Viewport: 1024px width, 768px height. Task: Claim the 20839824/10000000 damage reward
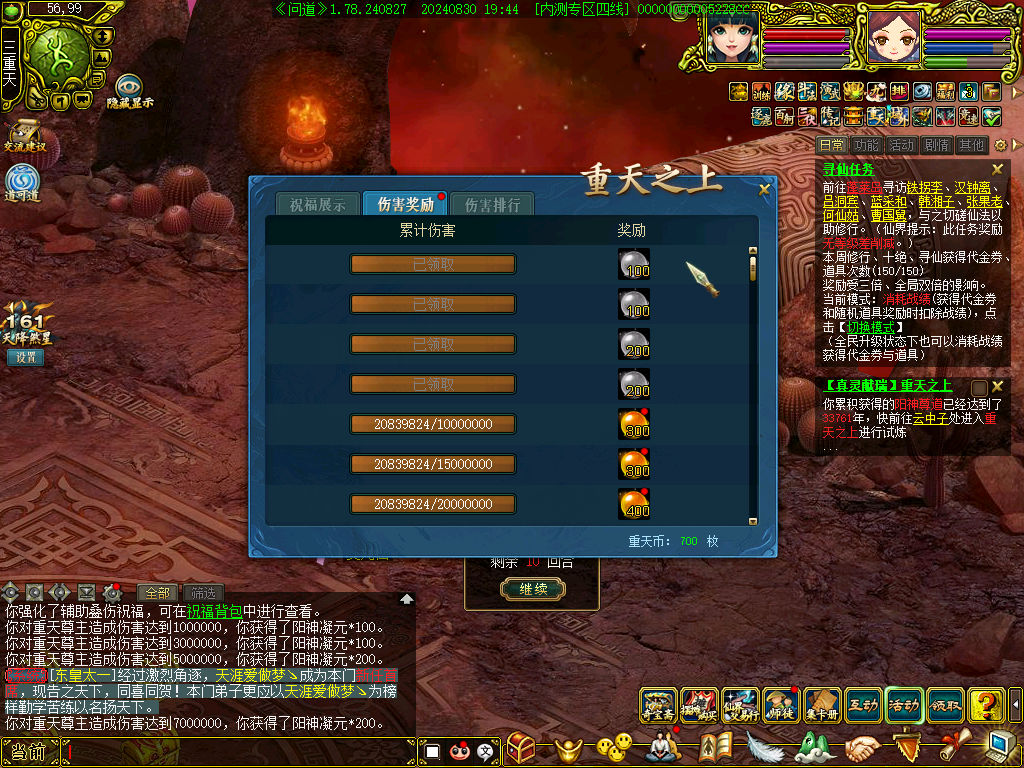433,424
